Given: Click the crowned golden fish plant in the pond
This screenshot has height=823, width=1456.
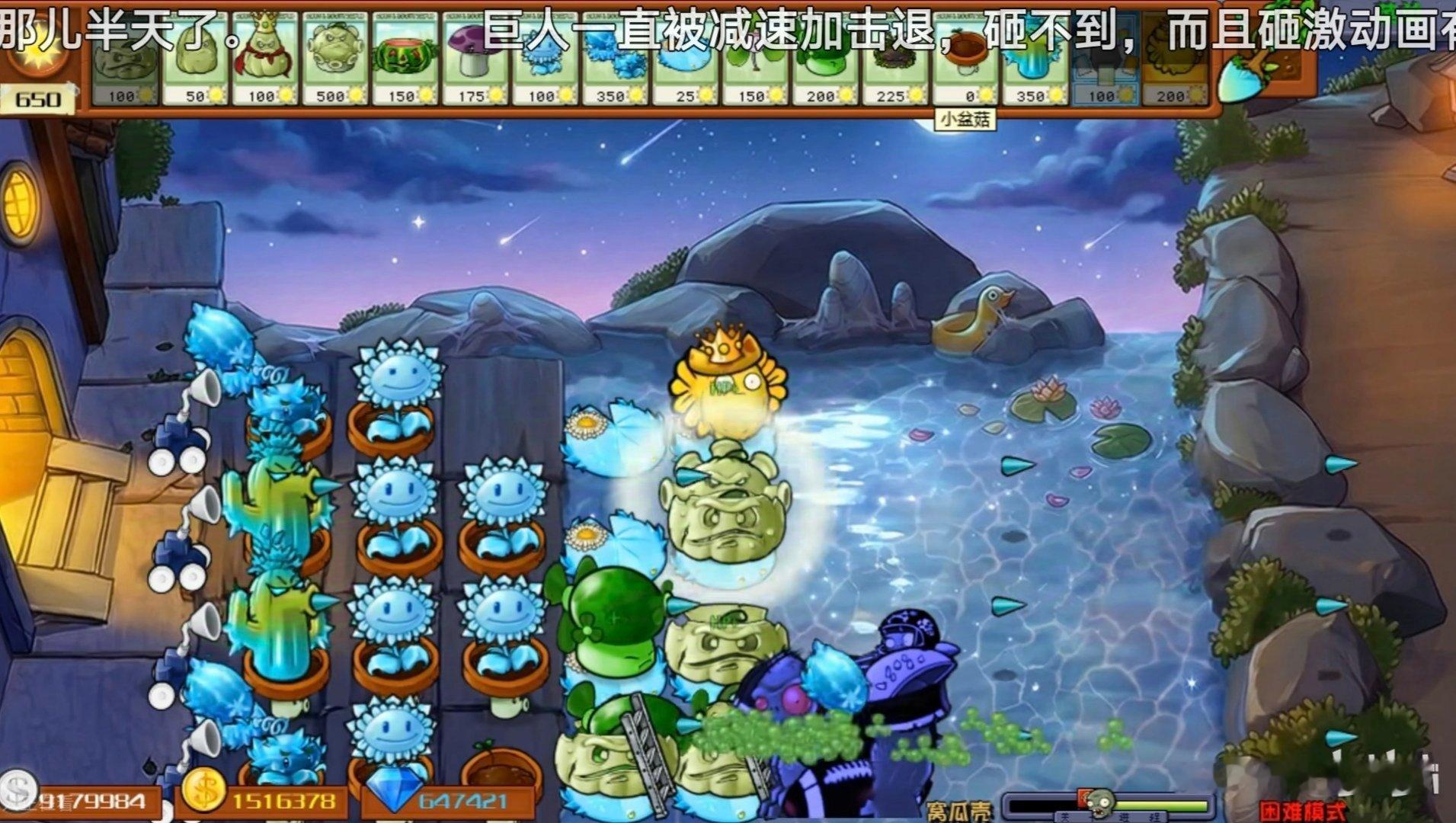Looking at the screenshot, I should pos(728,385).
